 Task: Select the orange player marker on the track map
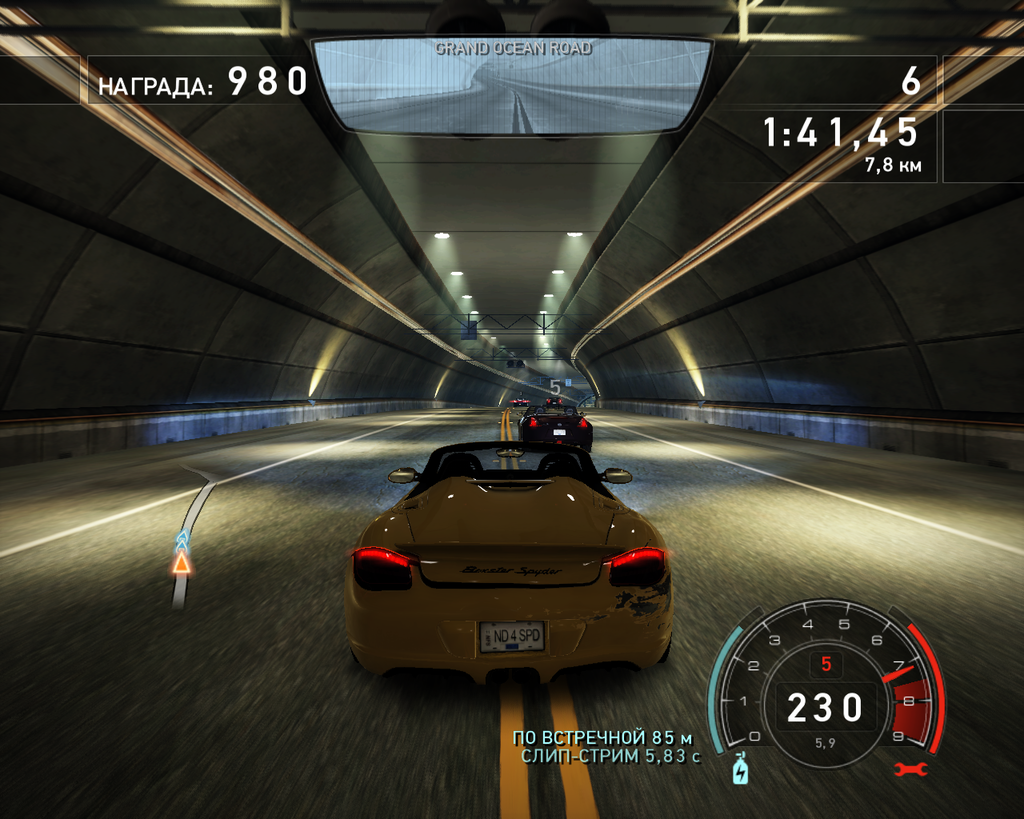tap(181, 562)
